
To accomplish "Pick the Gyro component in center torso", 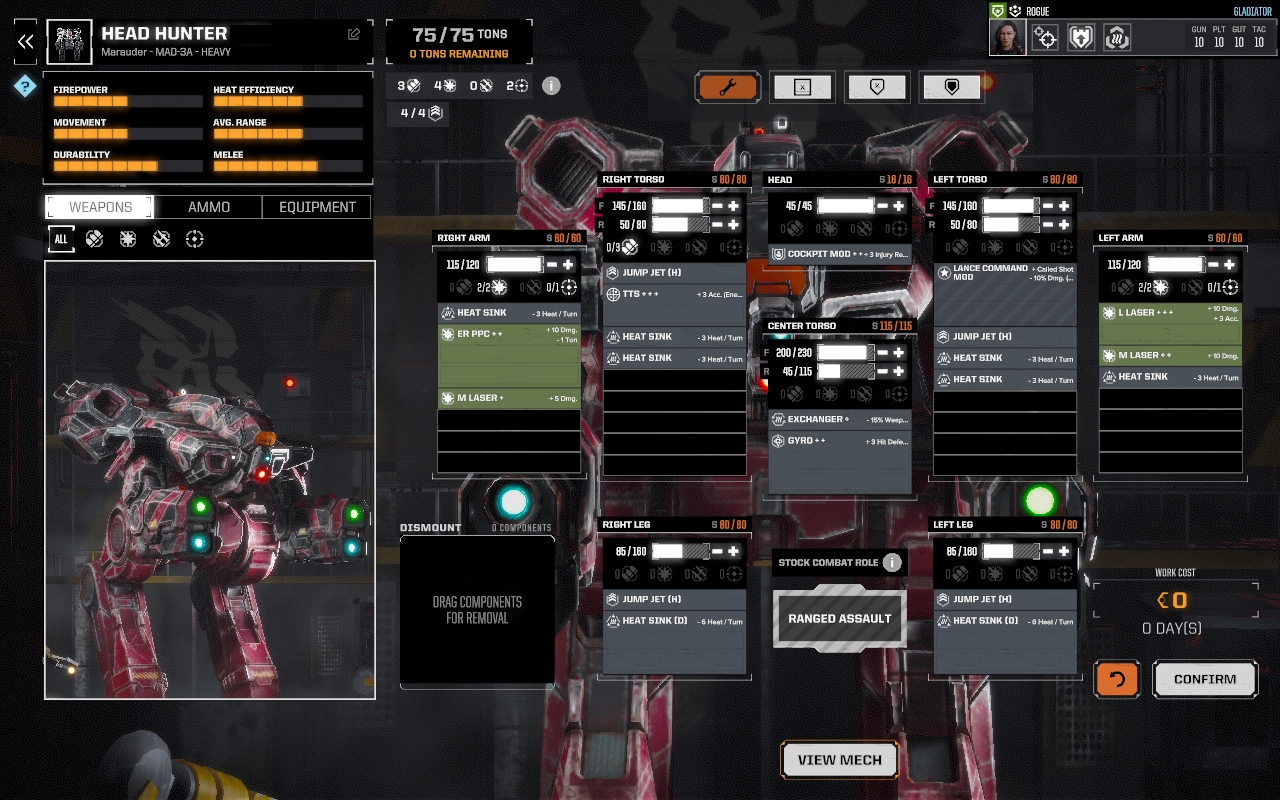I will click(x=840, y=441).
